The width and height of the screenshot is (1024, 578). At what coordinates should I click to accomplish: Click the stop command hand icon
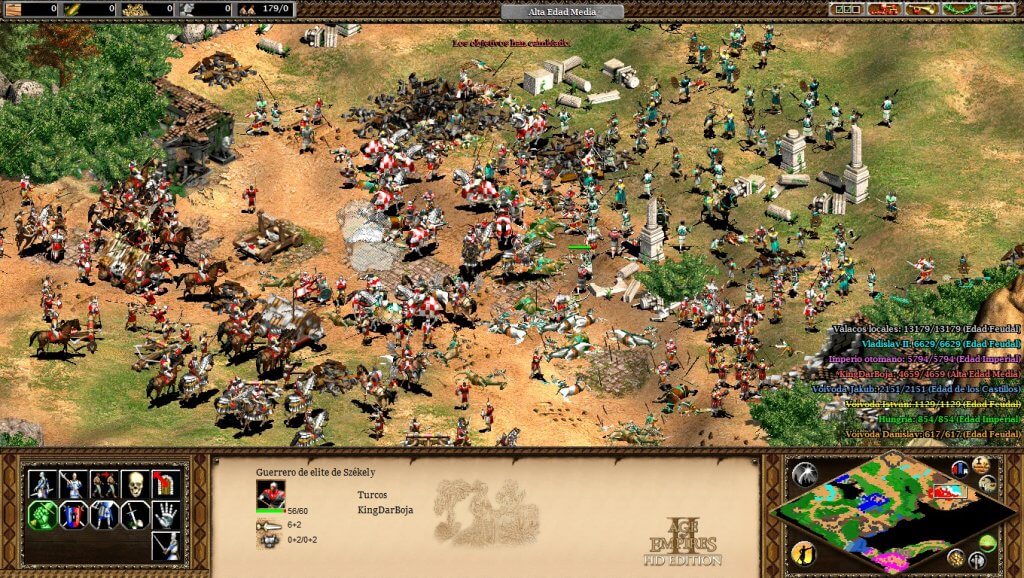click(x=166, y=516)
